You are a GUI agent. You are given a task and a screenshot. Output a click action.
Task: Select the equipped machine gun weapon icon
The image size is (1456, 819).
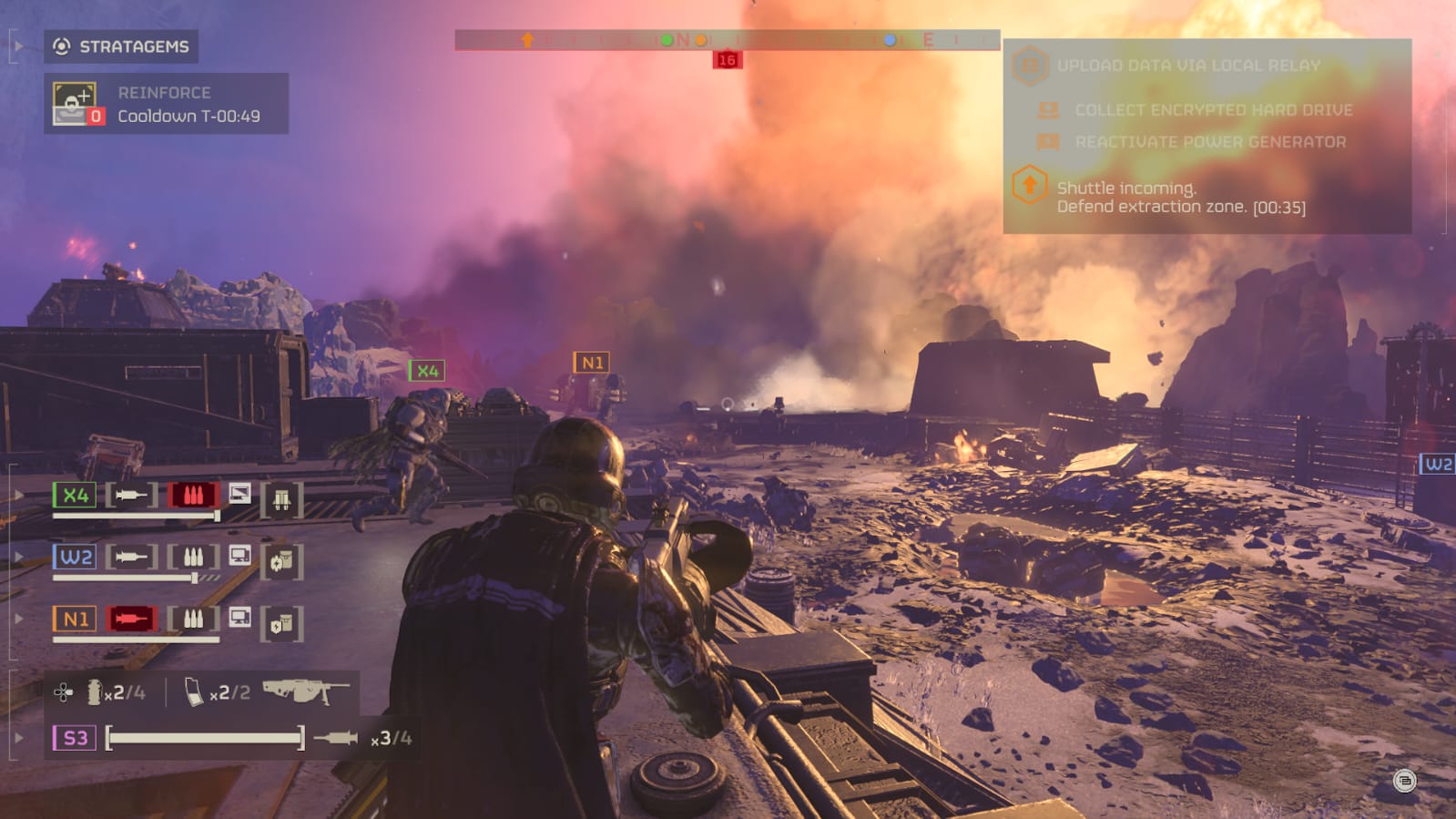click(x=305, y=691)
